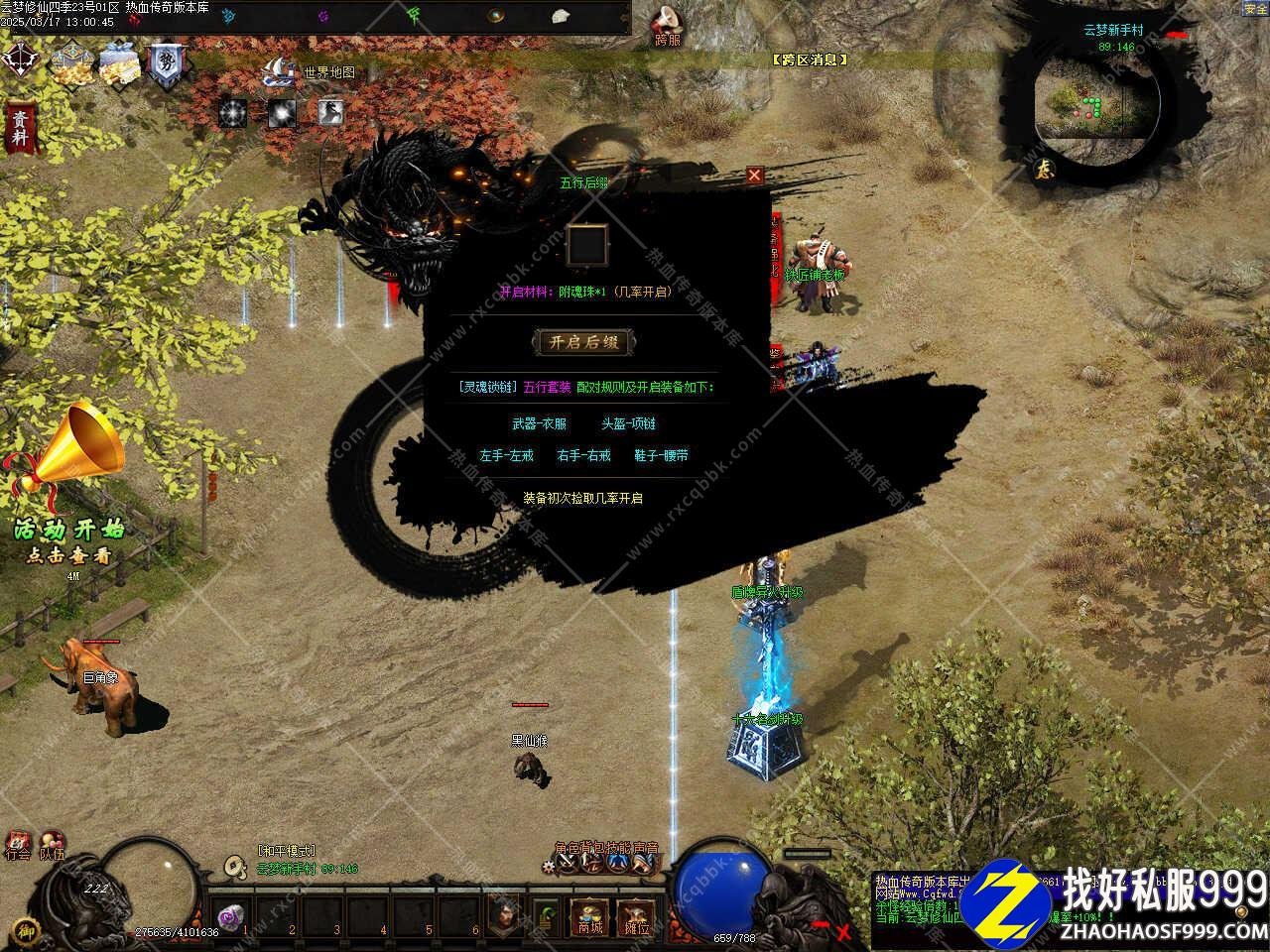Viewport: 1270px width, 952px height.
Task: Open the 行会 guild menu
Action: (18, 846)
